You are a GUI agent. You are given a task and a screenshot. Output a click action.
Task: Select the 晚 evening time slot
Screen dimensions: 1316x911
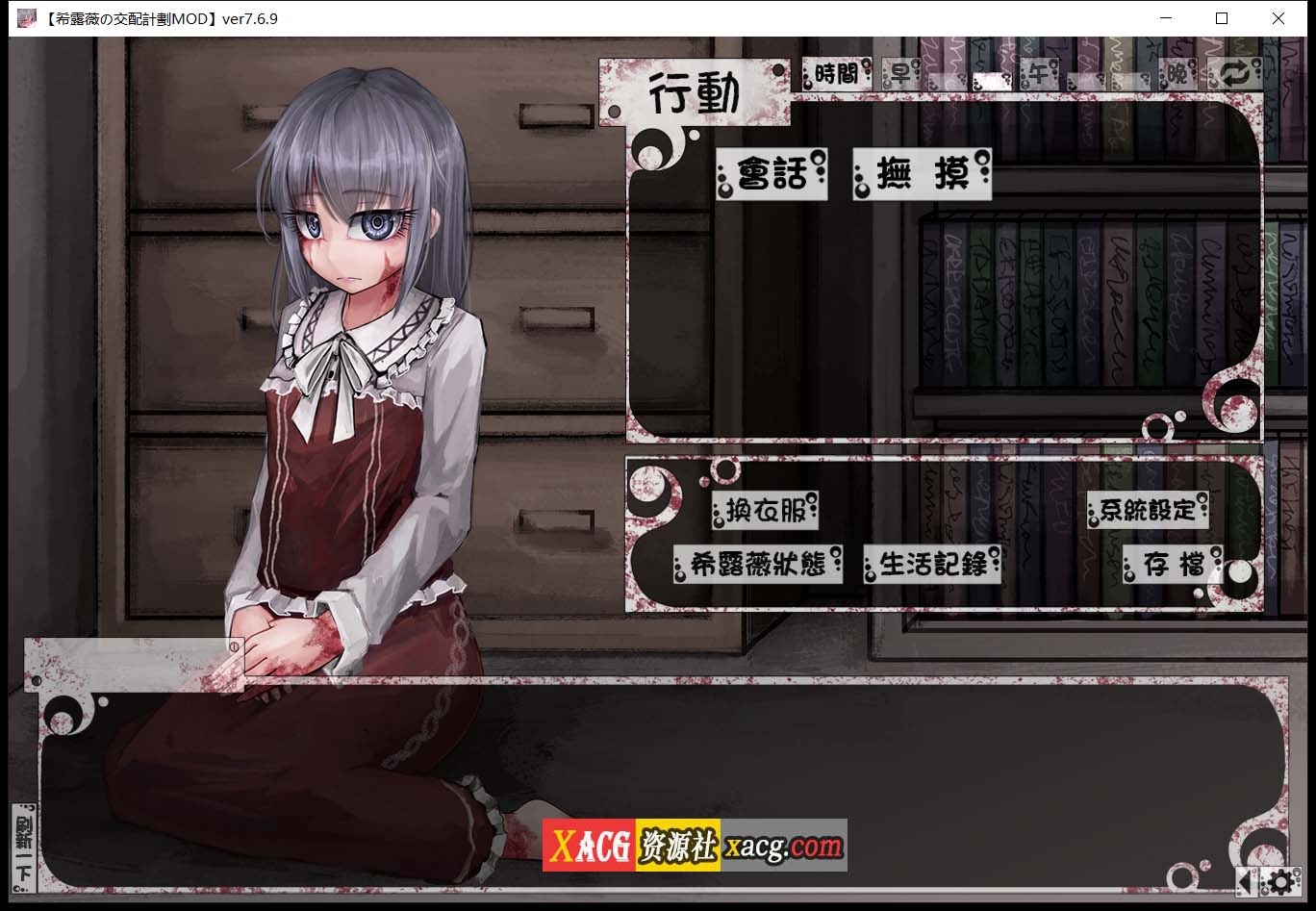pos(1176,74)
